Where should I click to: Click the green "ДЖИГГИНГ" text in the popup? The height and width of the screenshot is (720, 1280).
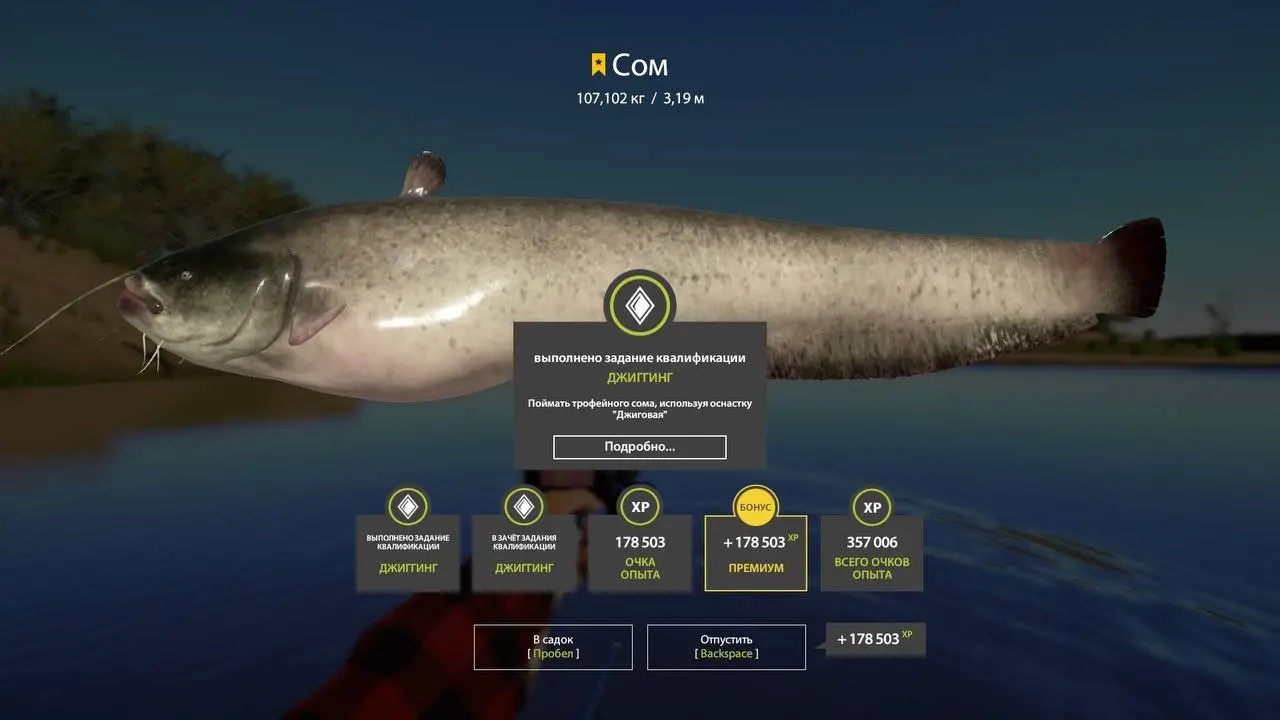coord(640,377)
